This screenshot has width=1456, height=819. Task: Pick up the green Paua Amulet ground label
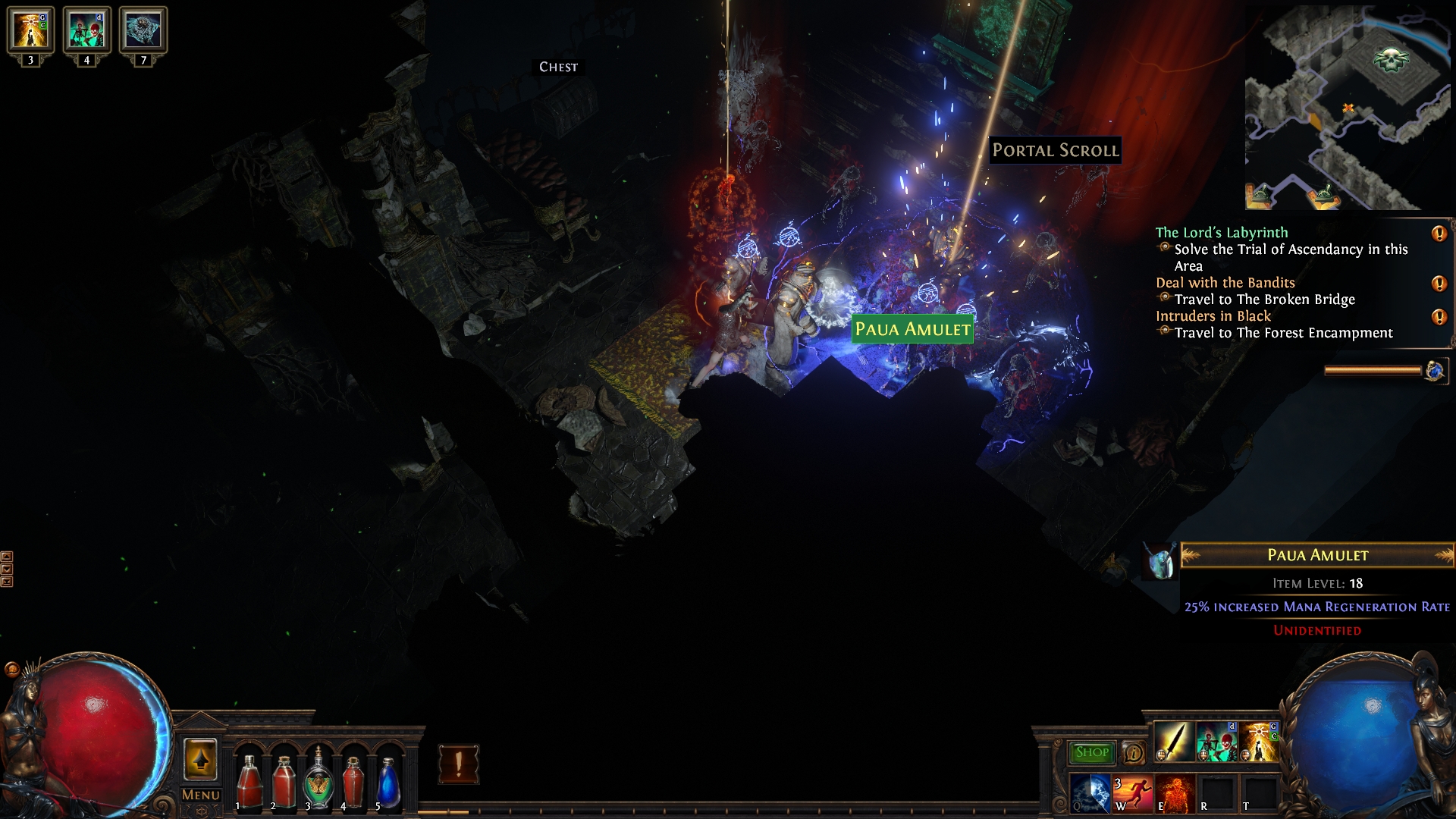912,330
